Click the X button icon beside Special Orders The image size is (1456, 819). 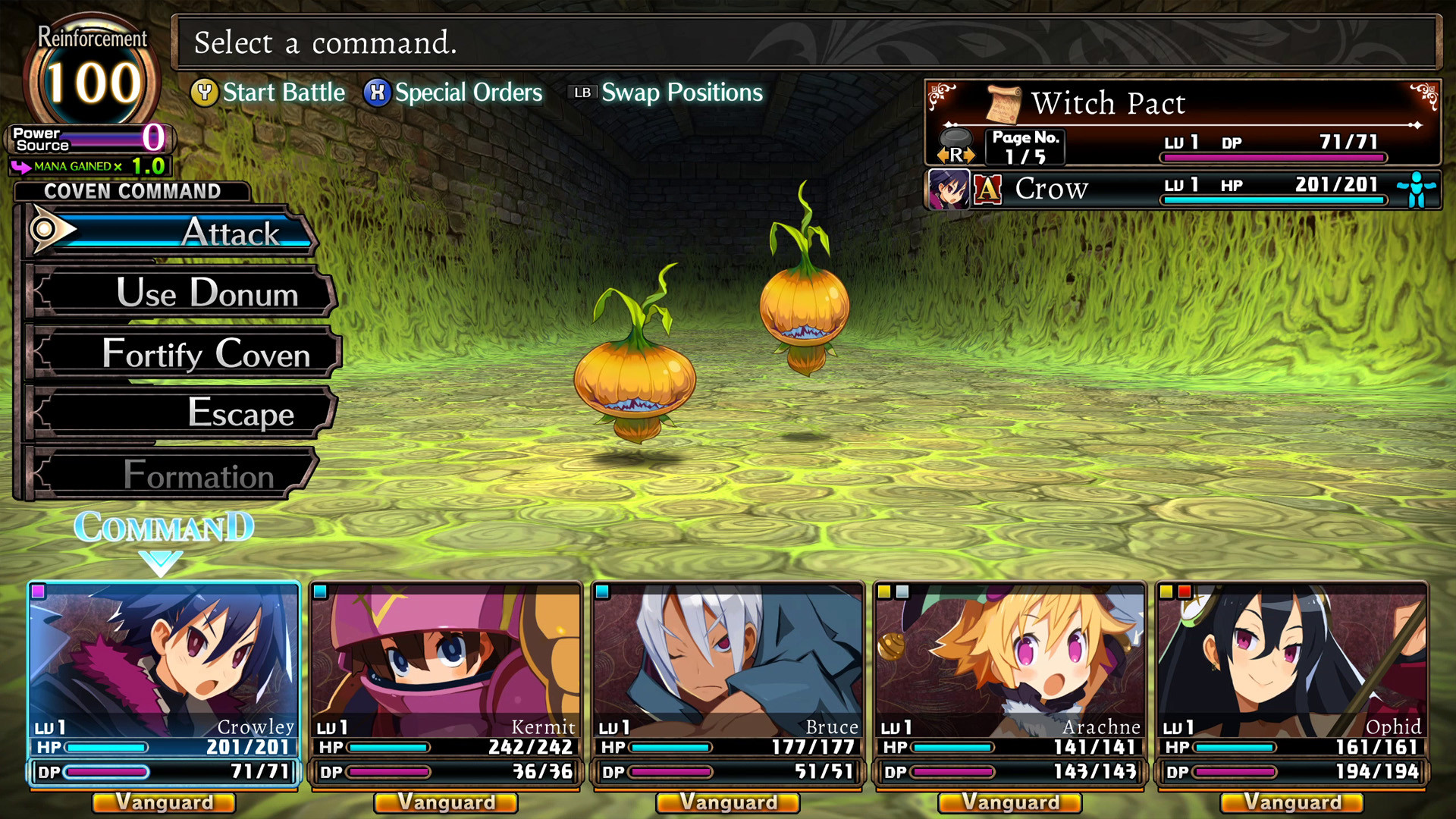(377, 93)
